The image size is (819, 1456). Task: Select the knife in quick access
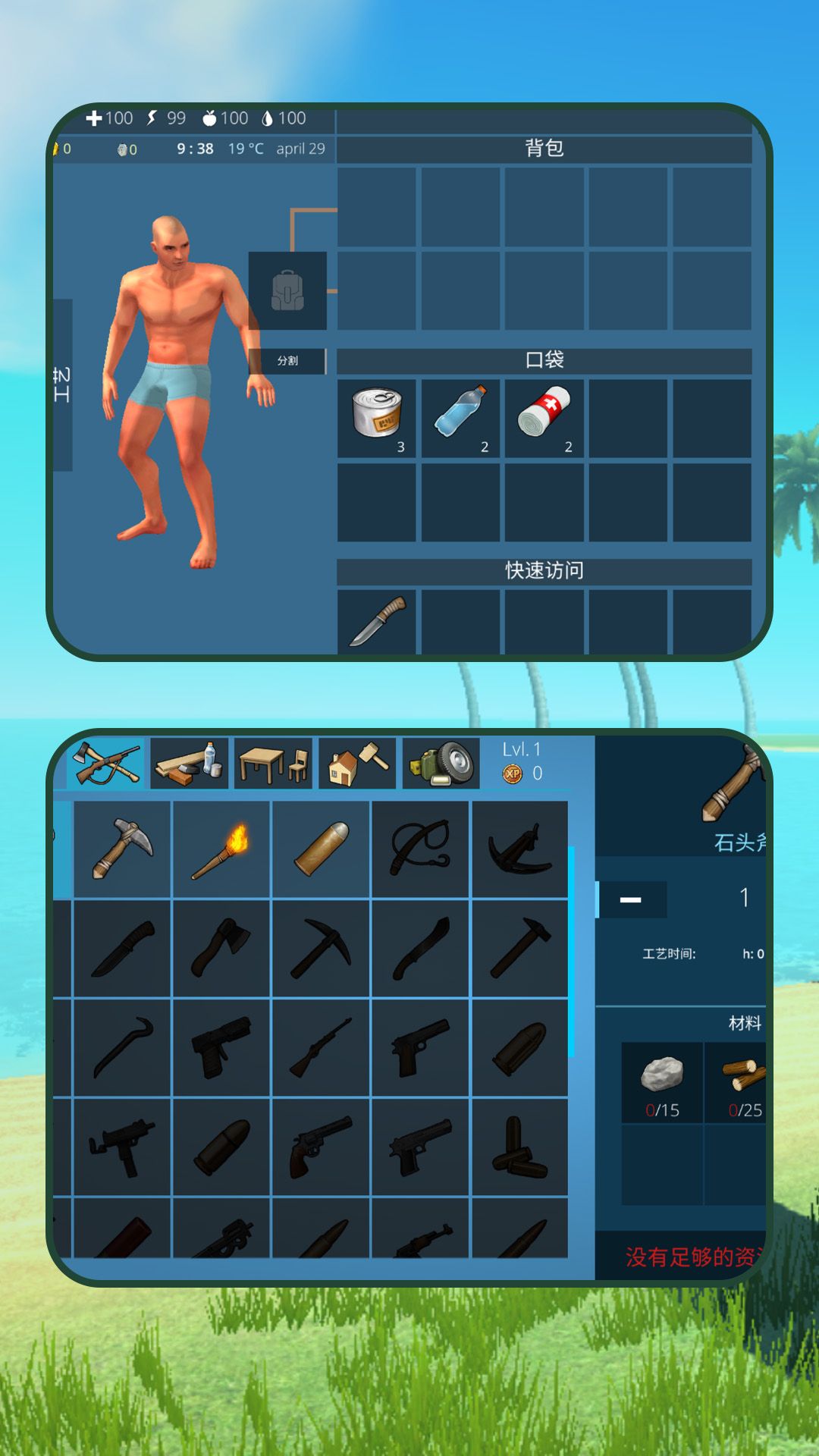point(377,621)
